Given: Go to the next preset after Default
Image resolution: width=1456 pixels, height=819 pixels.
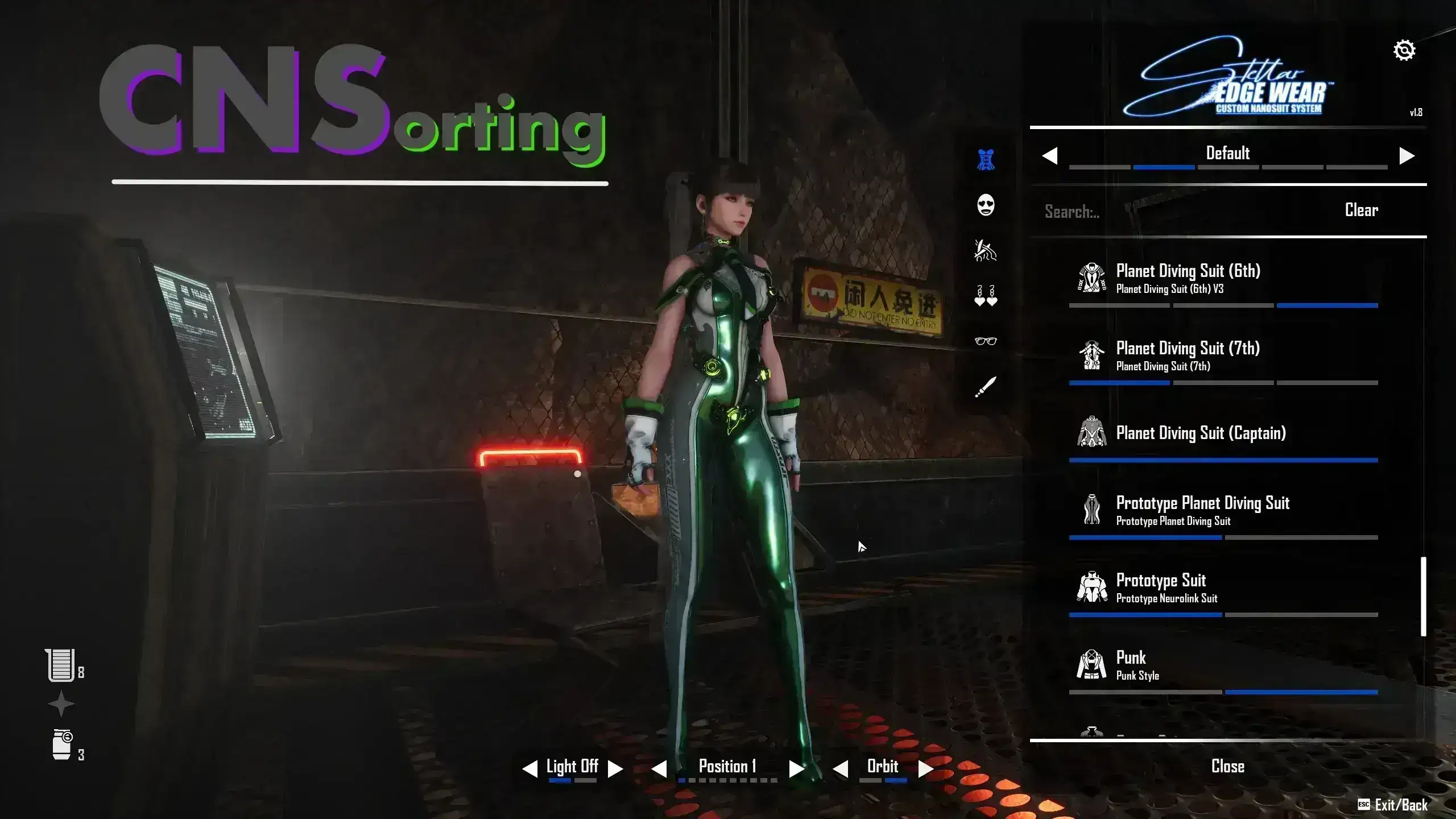Looking at the screenshot, I should click(1407, 156).
